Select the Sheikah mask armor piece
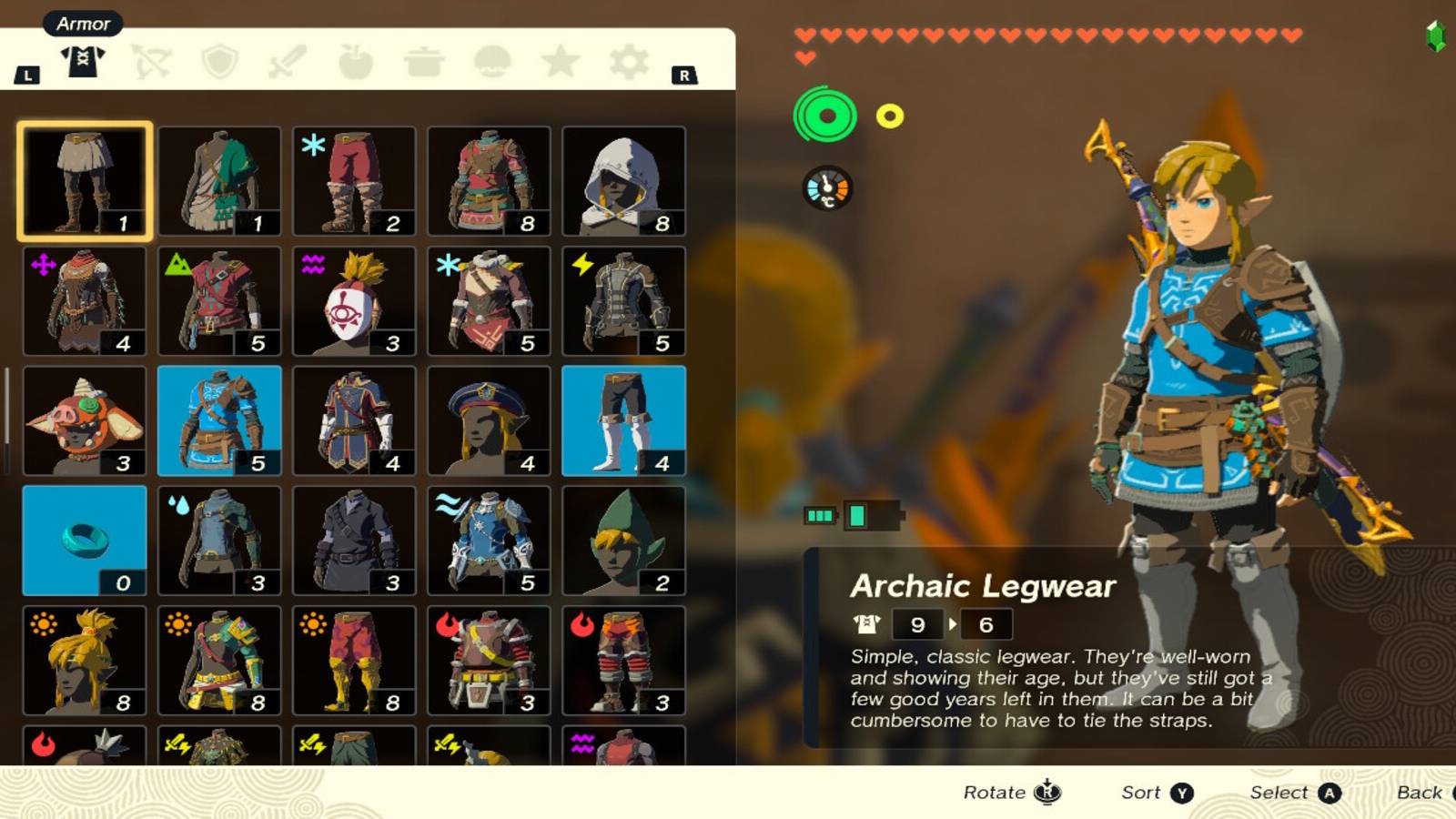The width and height of the screenshot is (1456, 819). 354,300
